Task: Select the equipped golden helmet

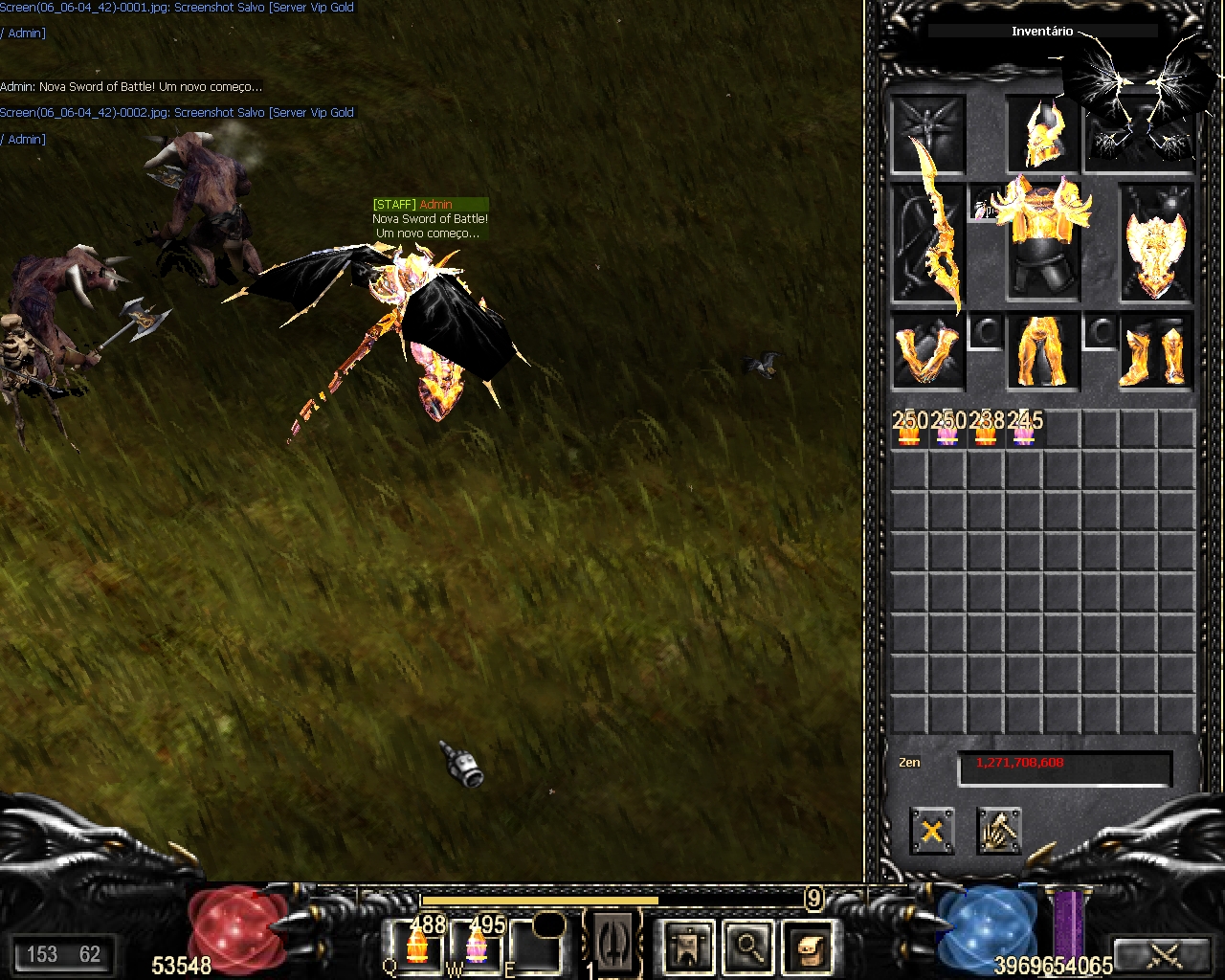Action: coord(1042,134)
